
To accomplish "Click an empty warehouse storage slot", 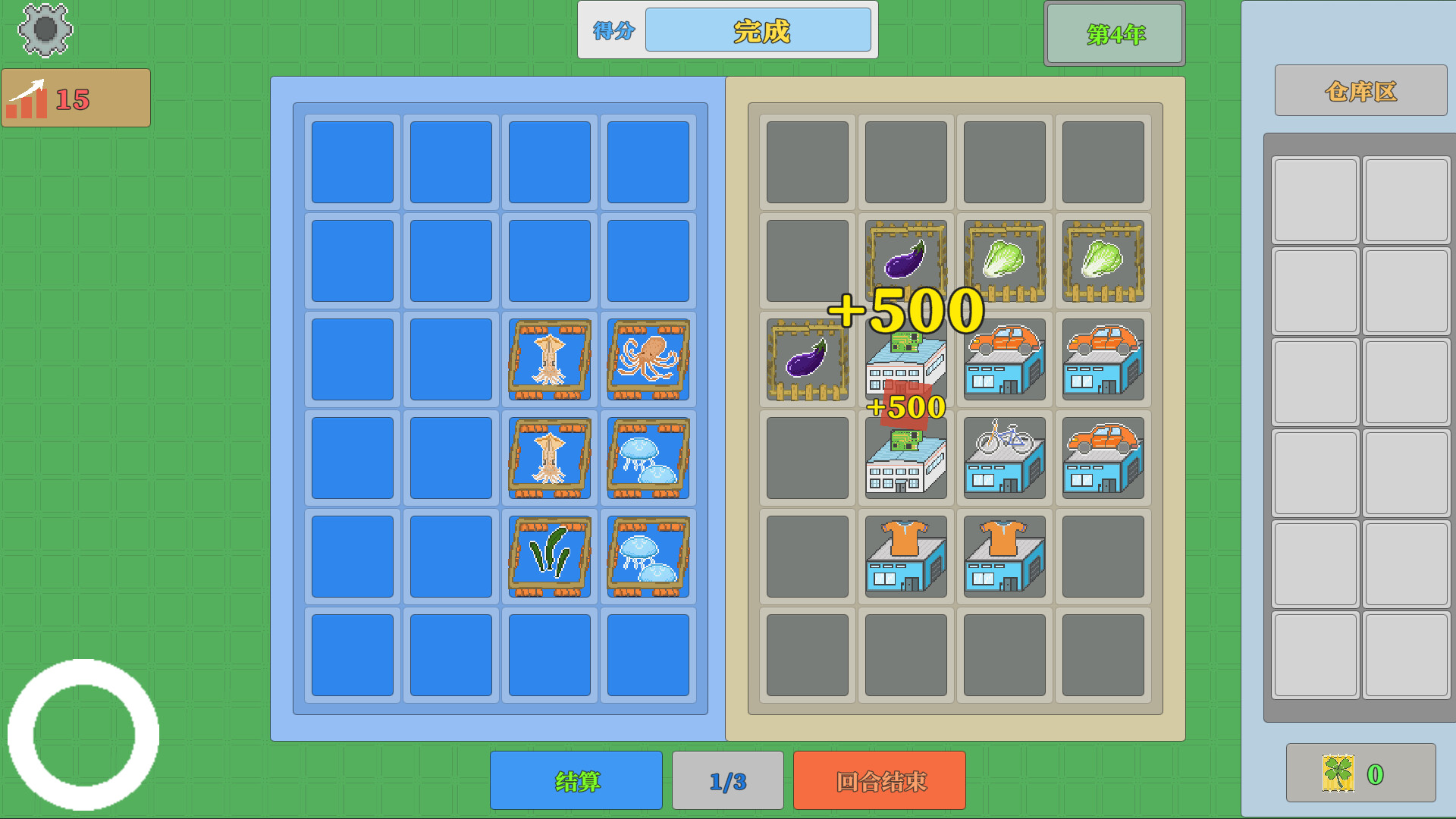I will coord(1316,201).
